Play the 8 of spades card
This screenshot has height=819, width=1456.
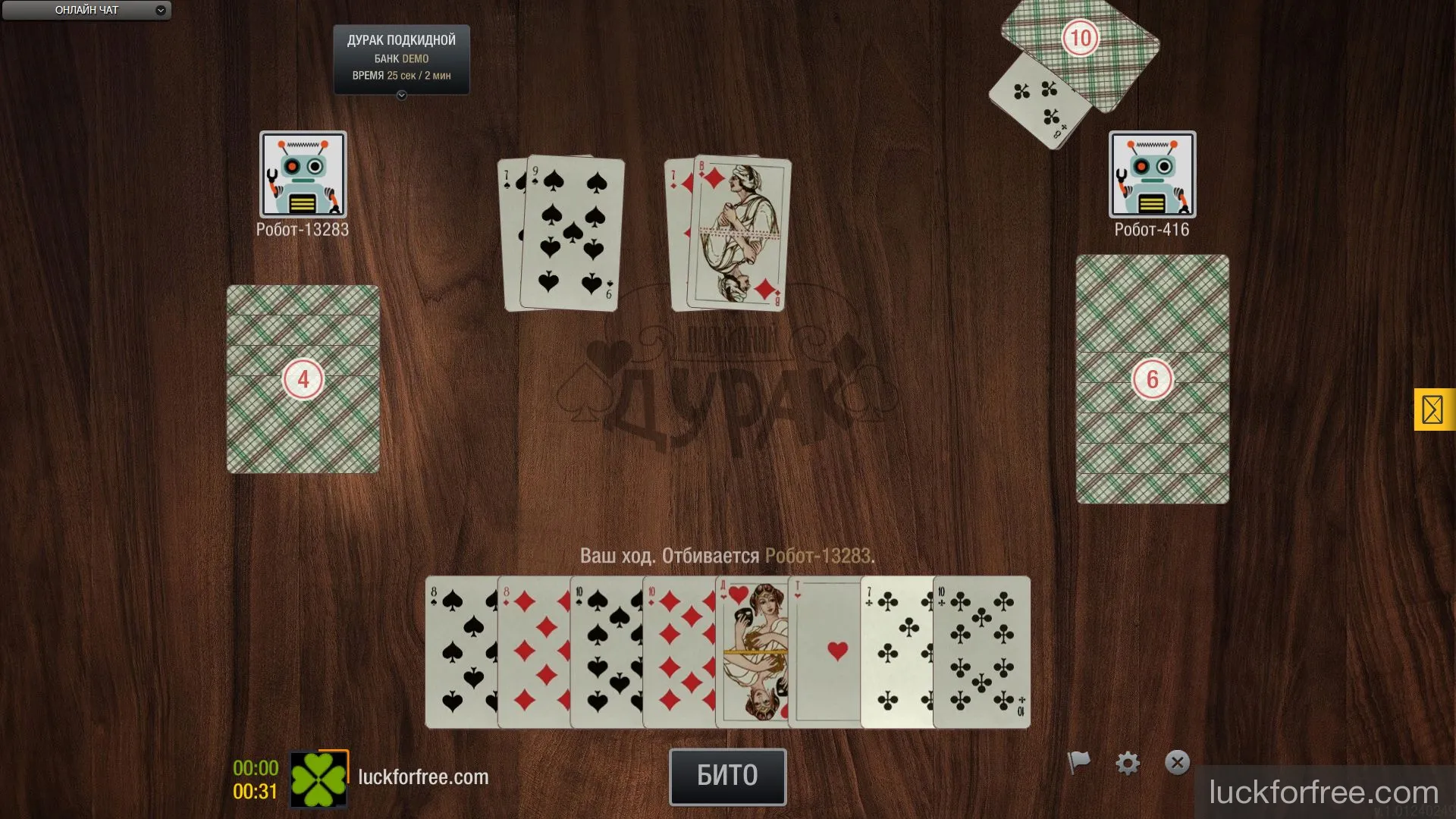pyautogui.click(x=460, y=652)
